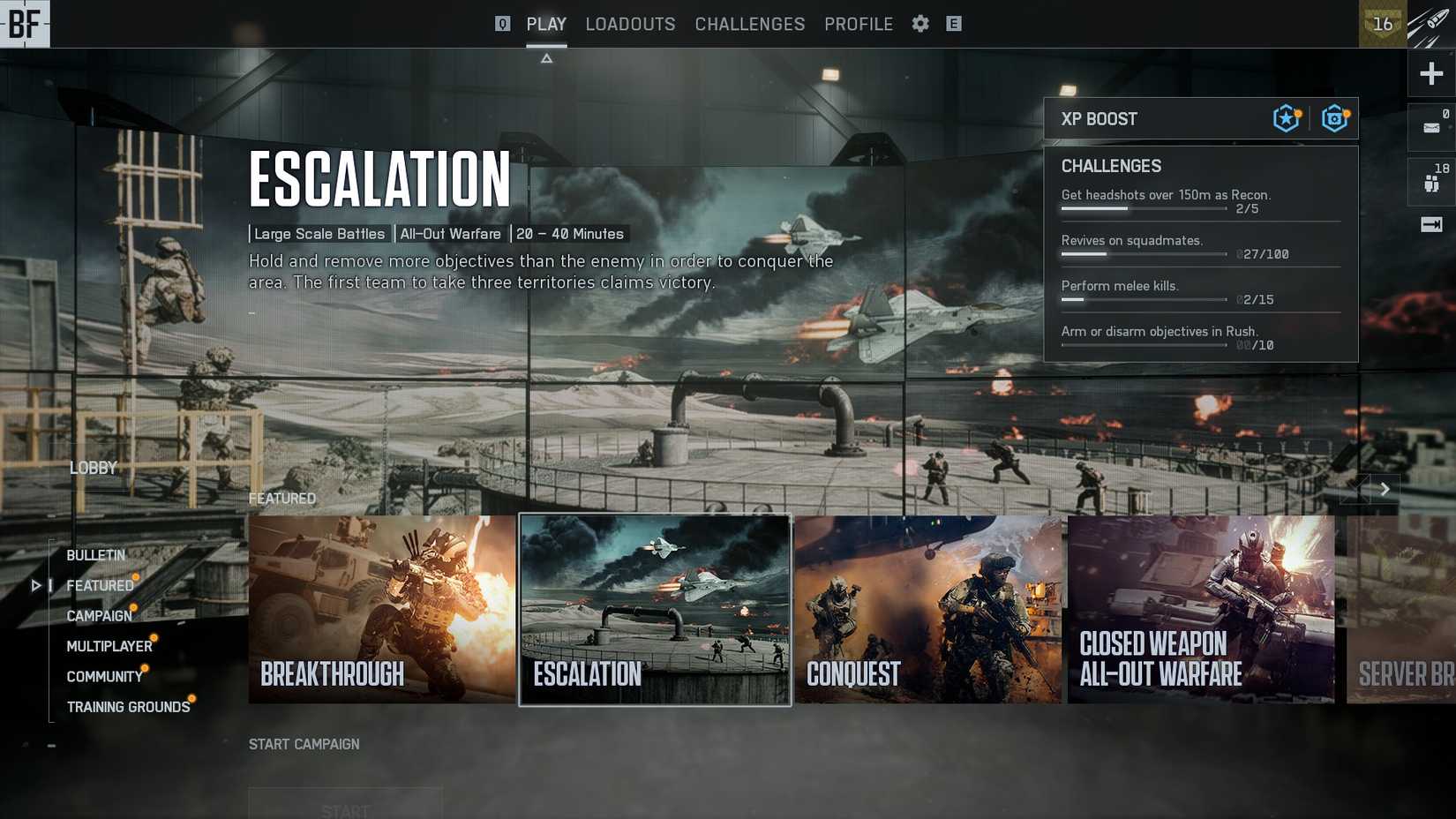1456x819 pixels.
Task: Collapse the top navigation with the small arrow
Action: coord(547,56)
